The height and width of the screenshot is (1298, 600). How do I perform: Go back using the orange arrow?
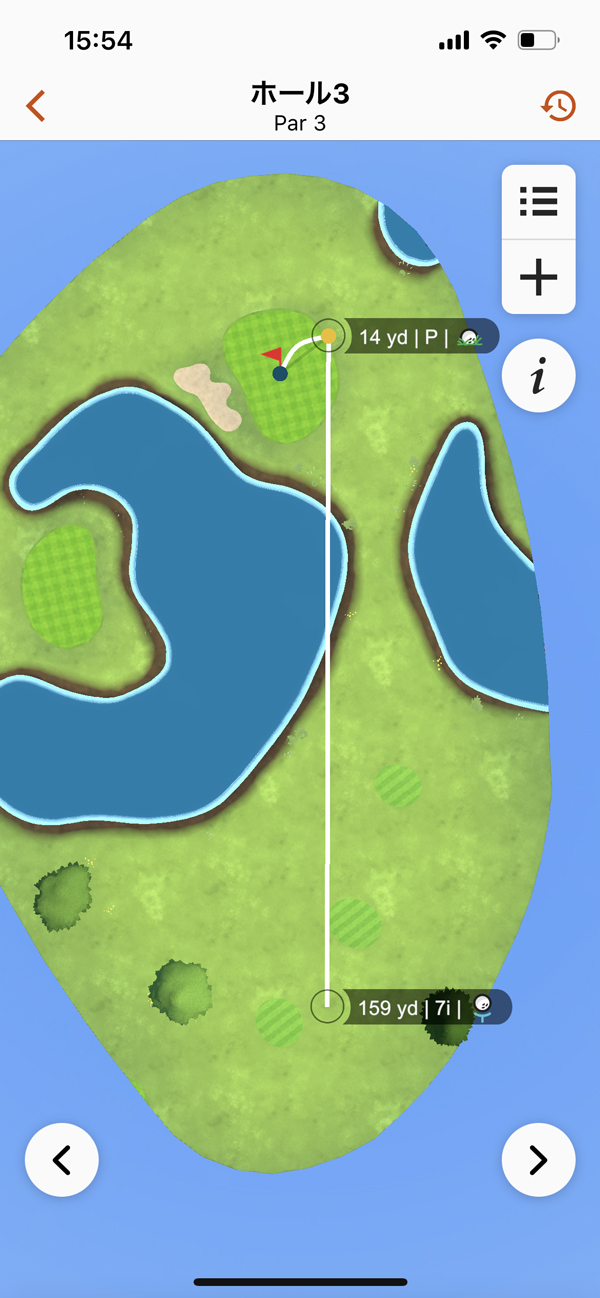(36, 105)
